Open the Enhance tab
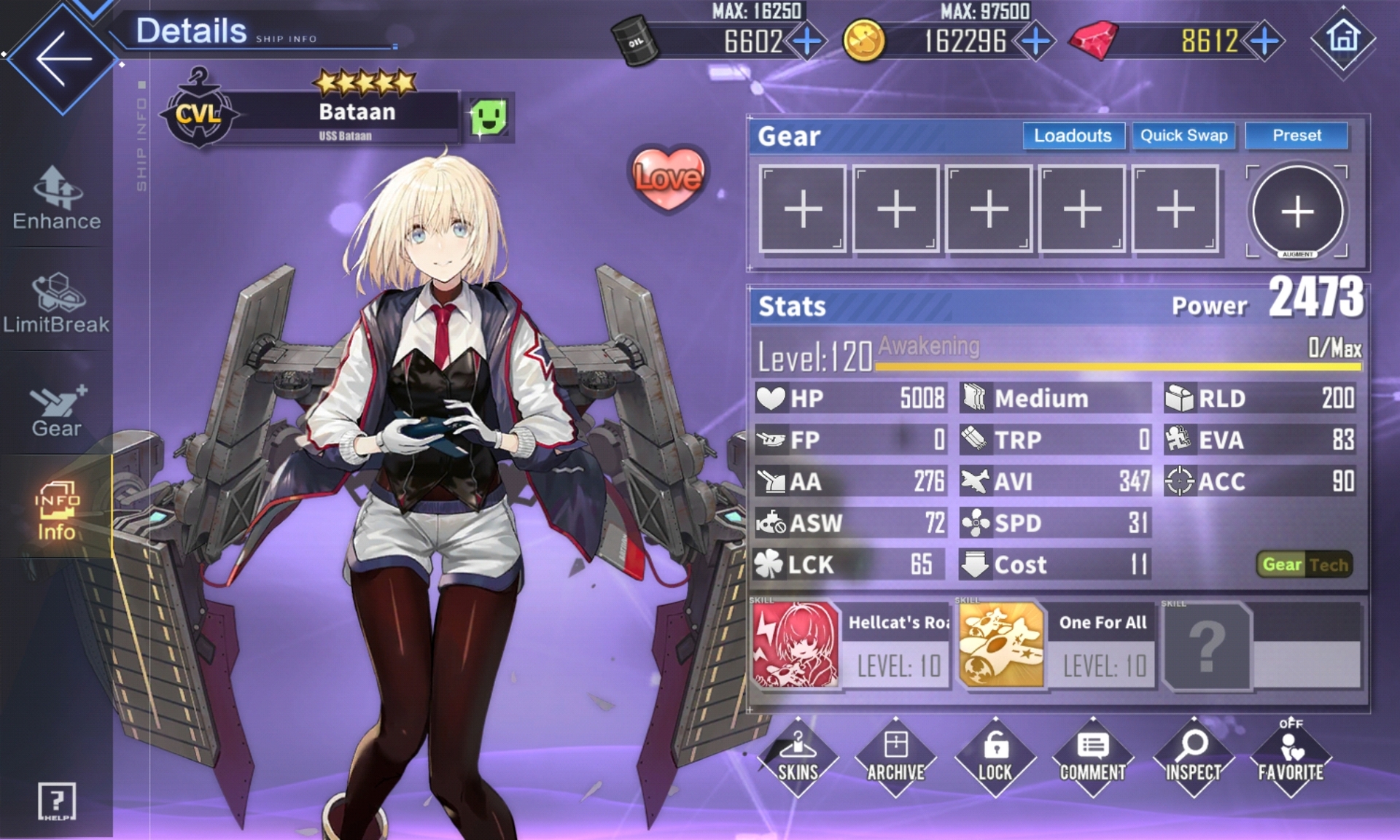The image size is (1400, 840). 57,198
